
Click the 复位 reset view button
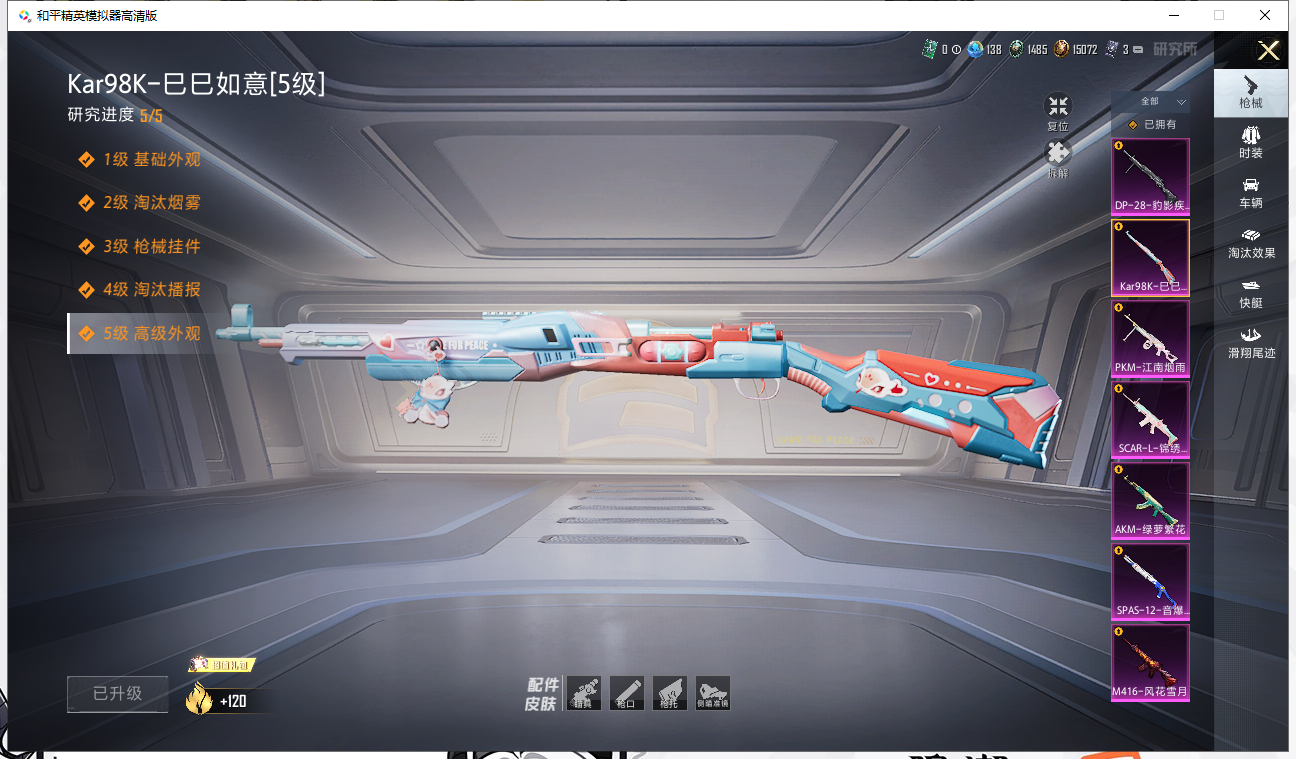(x=1058, y=111)
